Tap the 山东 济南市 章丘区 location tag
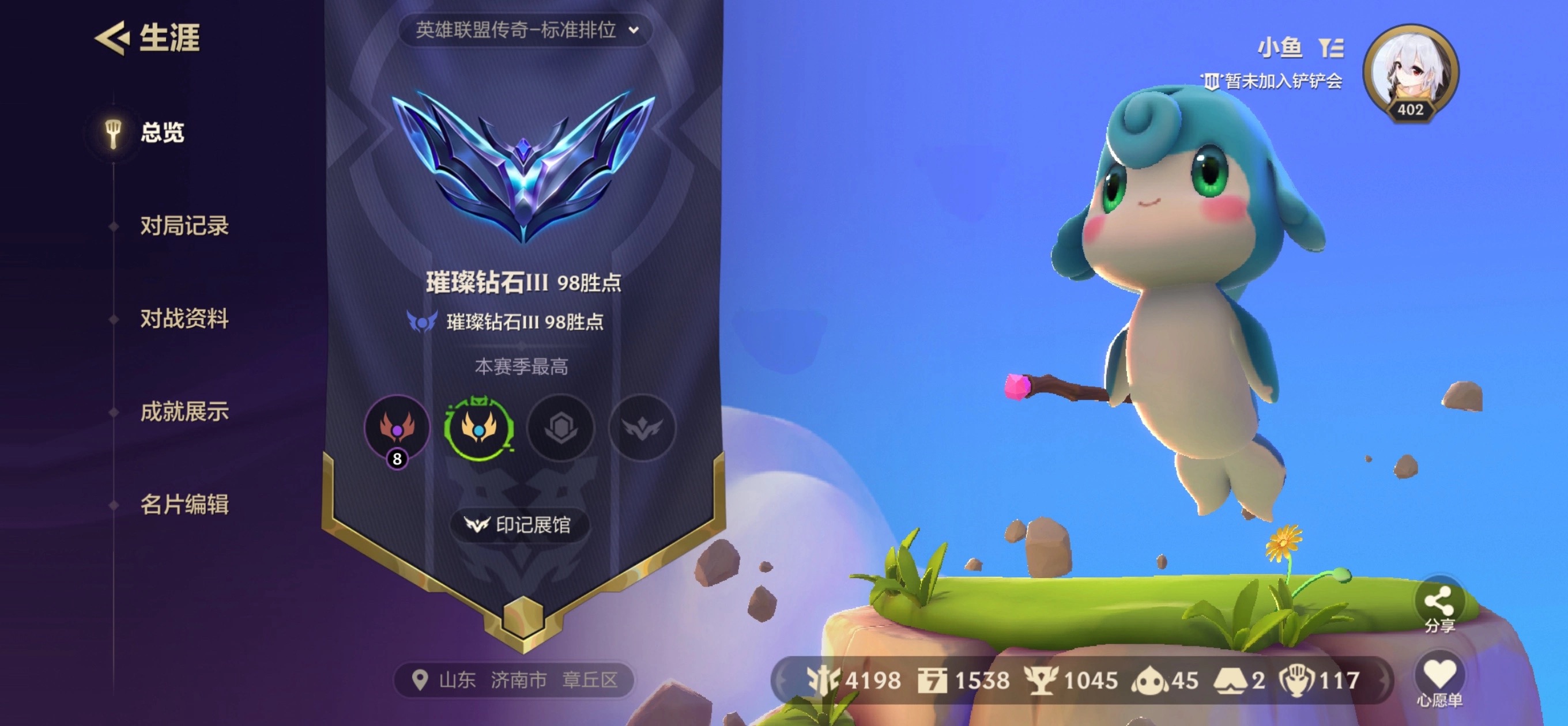The image size is (1568, 726). pyautogui.click(x=515, y=679)
